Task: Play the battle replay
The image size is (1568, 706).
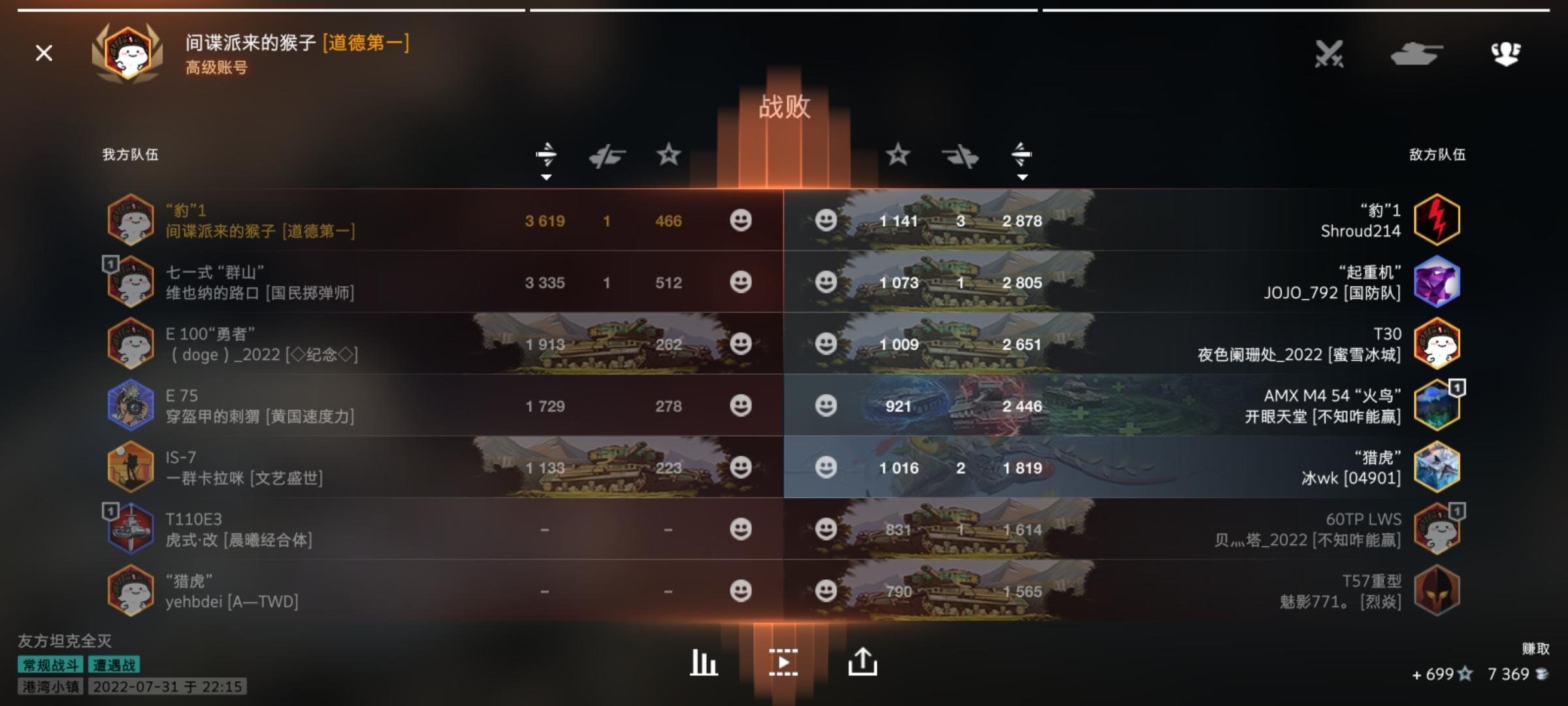Action: (784, 662)
